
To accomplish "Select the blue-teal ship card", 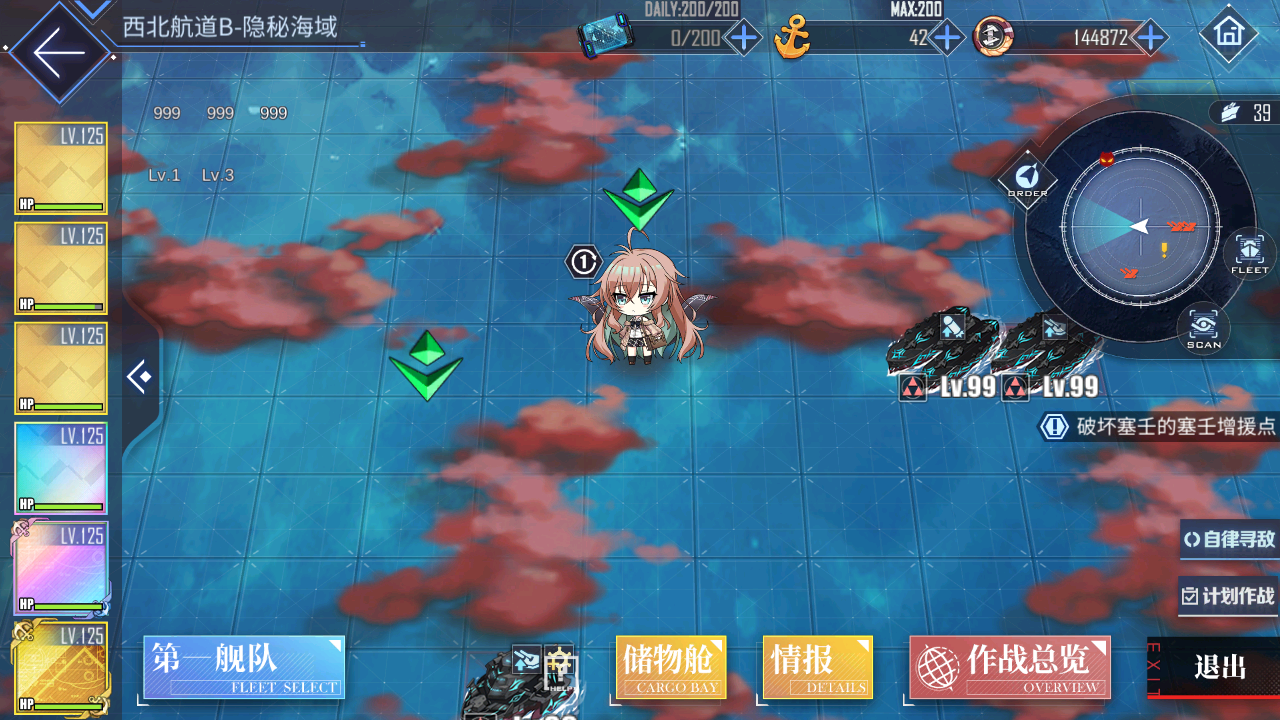I will point(61,468).
